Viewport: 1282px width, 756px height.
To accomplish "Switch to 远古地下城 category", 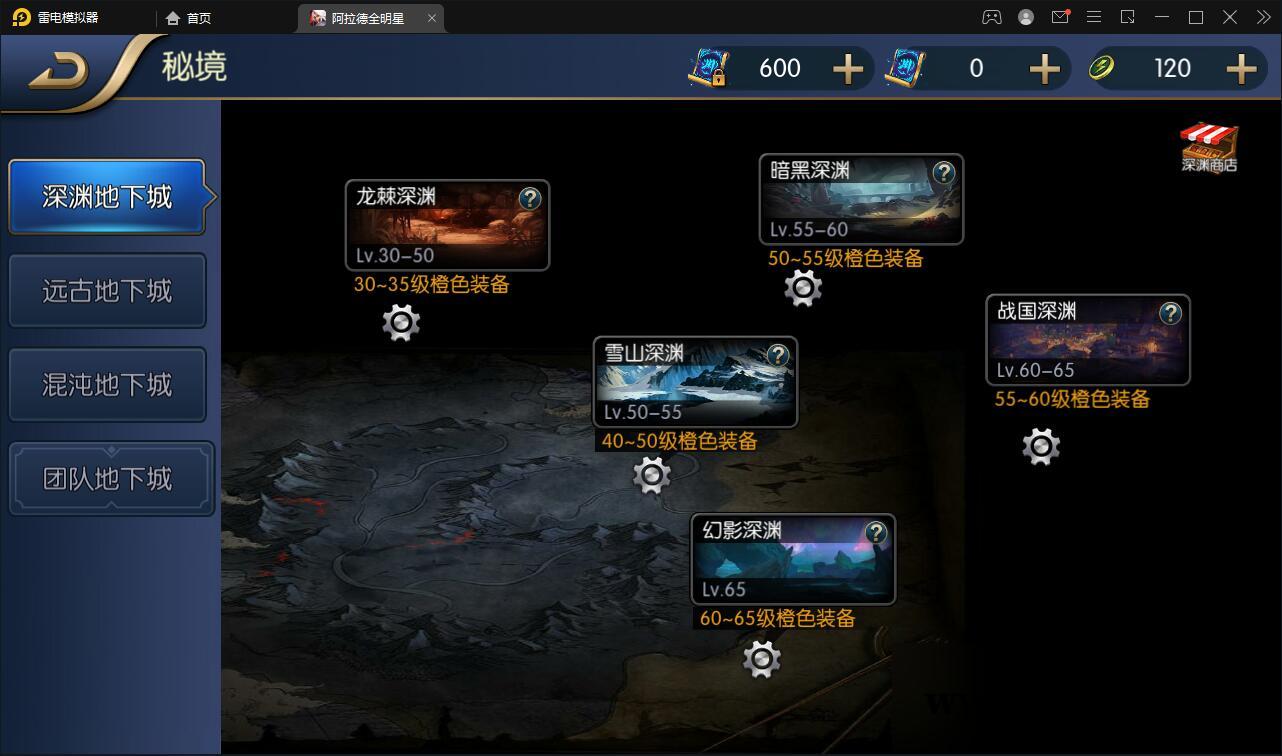I will 107,290.
